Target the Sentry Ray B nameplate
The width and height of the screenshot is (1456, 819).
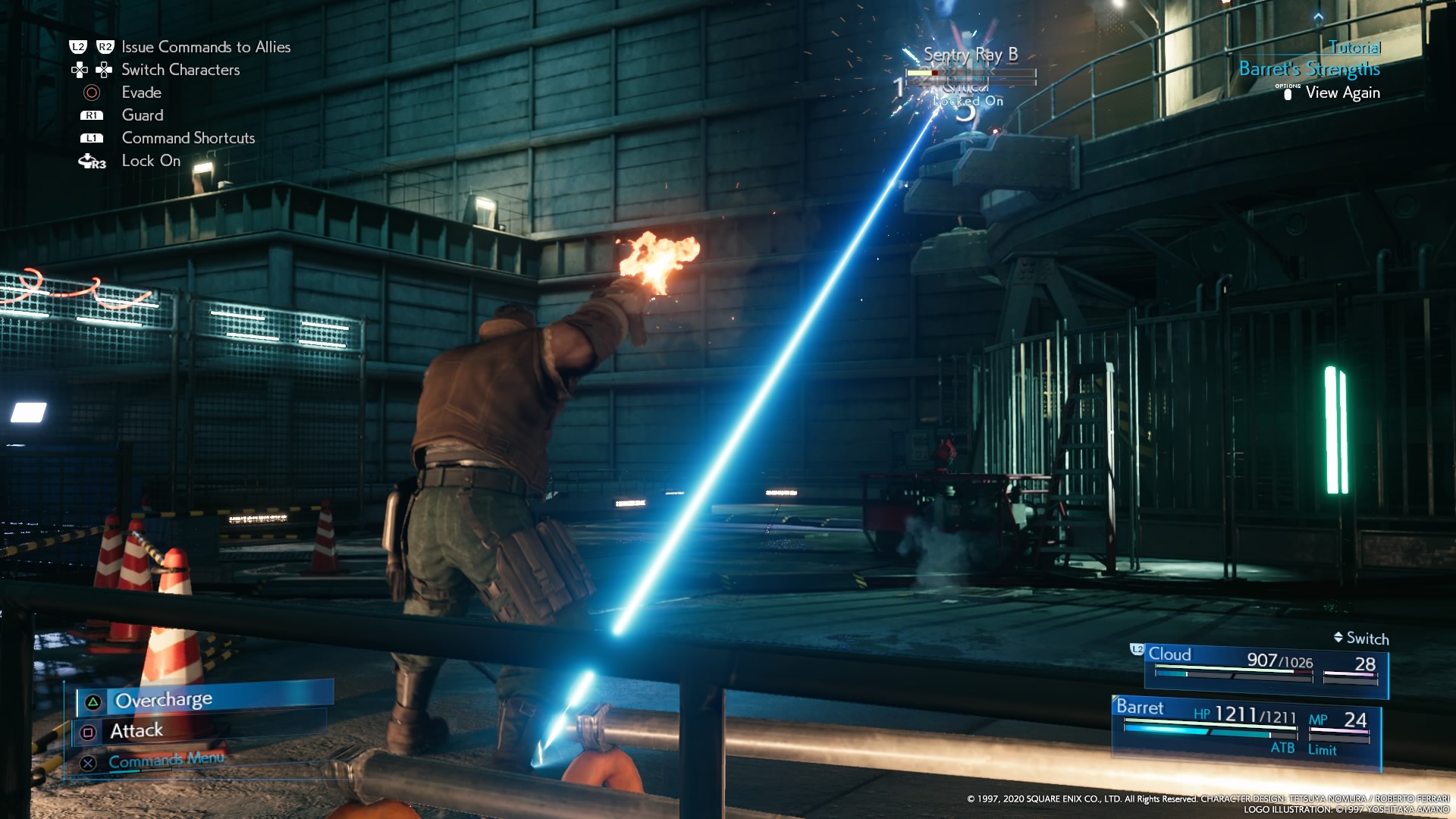(970, 55)
